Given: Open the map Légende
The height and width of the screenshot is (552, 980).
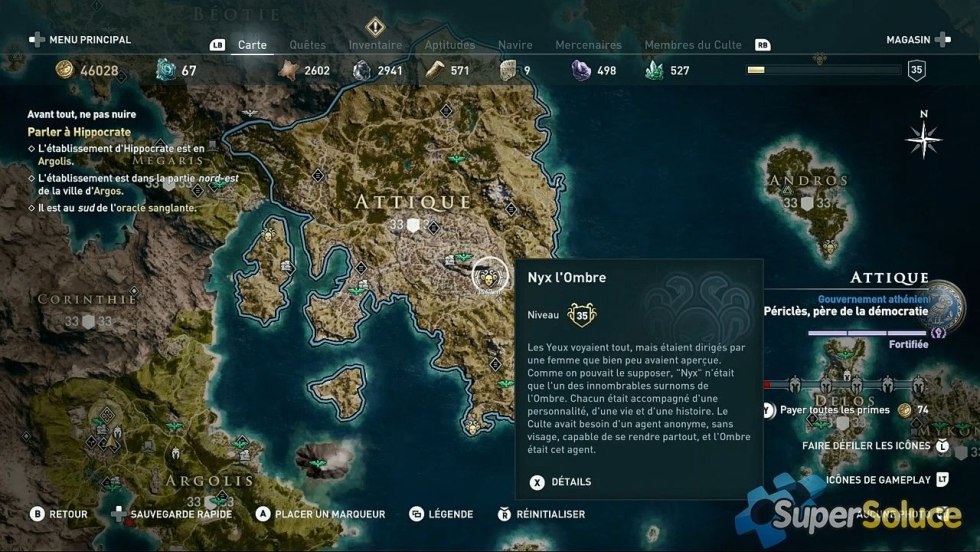Looking at the screenshot, I should (x=441, y=514).
